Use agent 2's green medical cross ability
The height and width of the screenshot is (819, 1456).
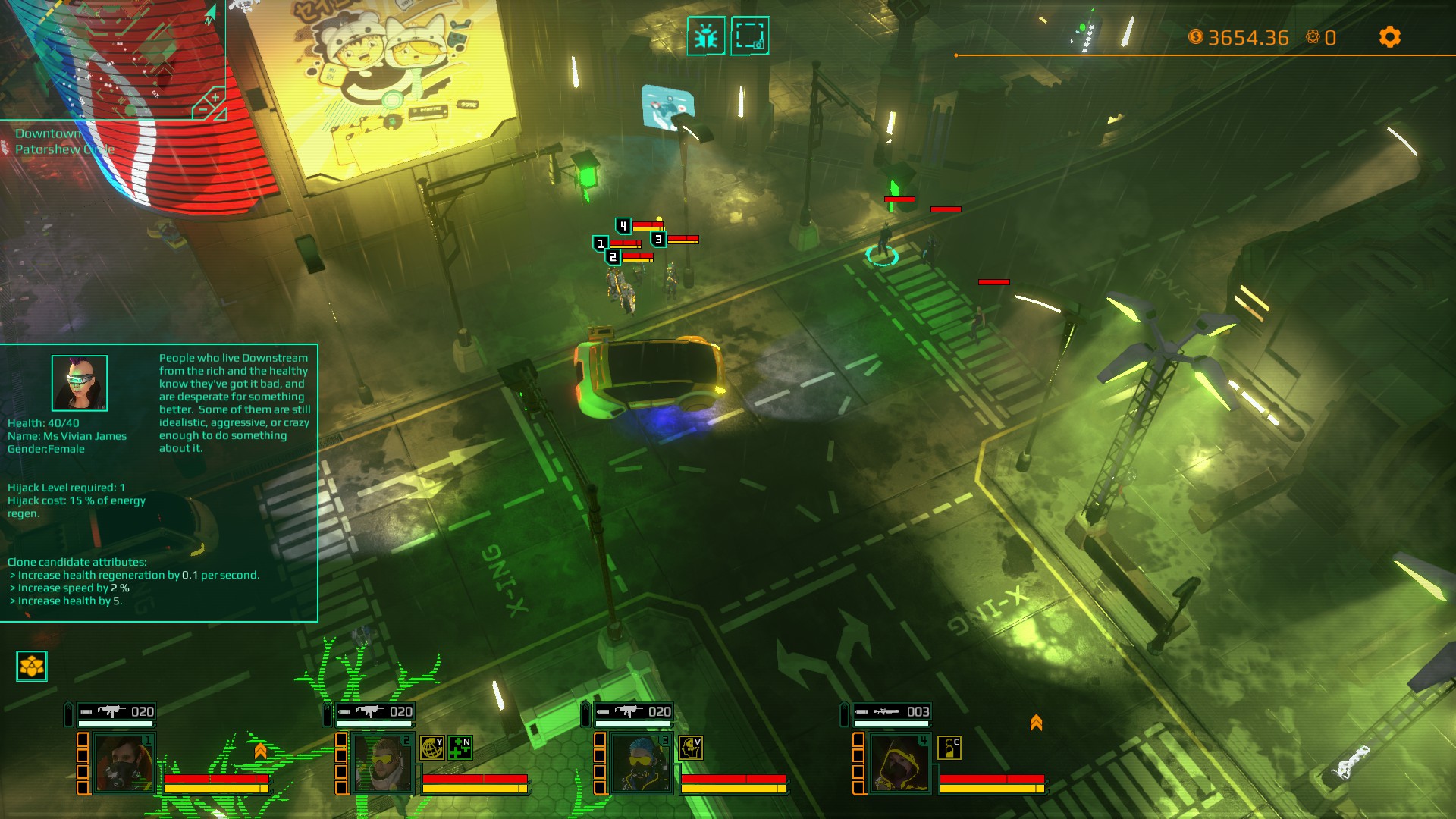point(460,748)
